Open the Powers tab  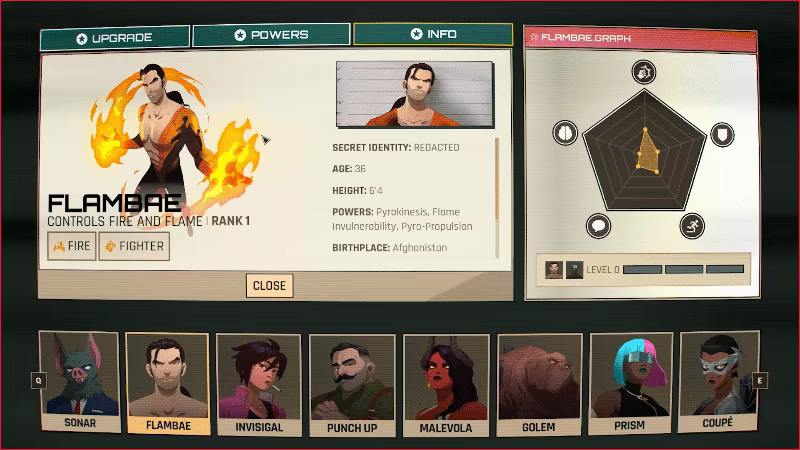click(x=271, y=36)
